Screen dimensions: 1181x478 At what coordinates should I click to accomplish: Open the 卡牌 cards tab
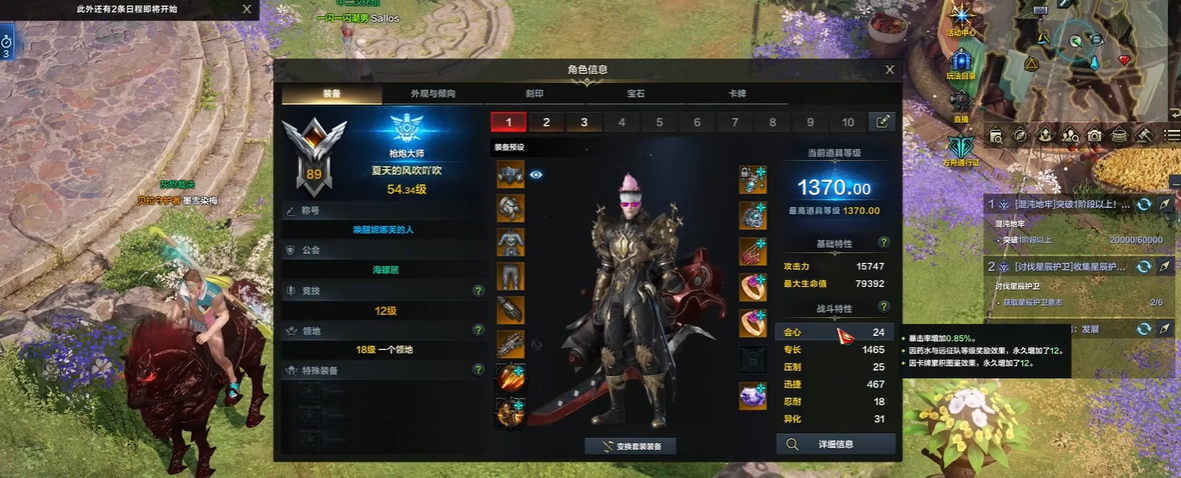point(737,94)
